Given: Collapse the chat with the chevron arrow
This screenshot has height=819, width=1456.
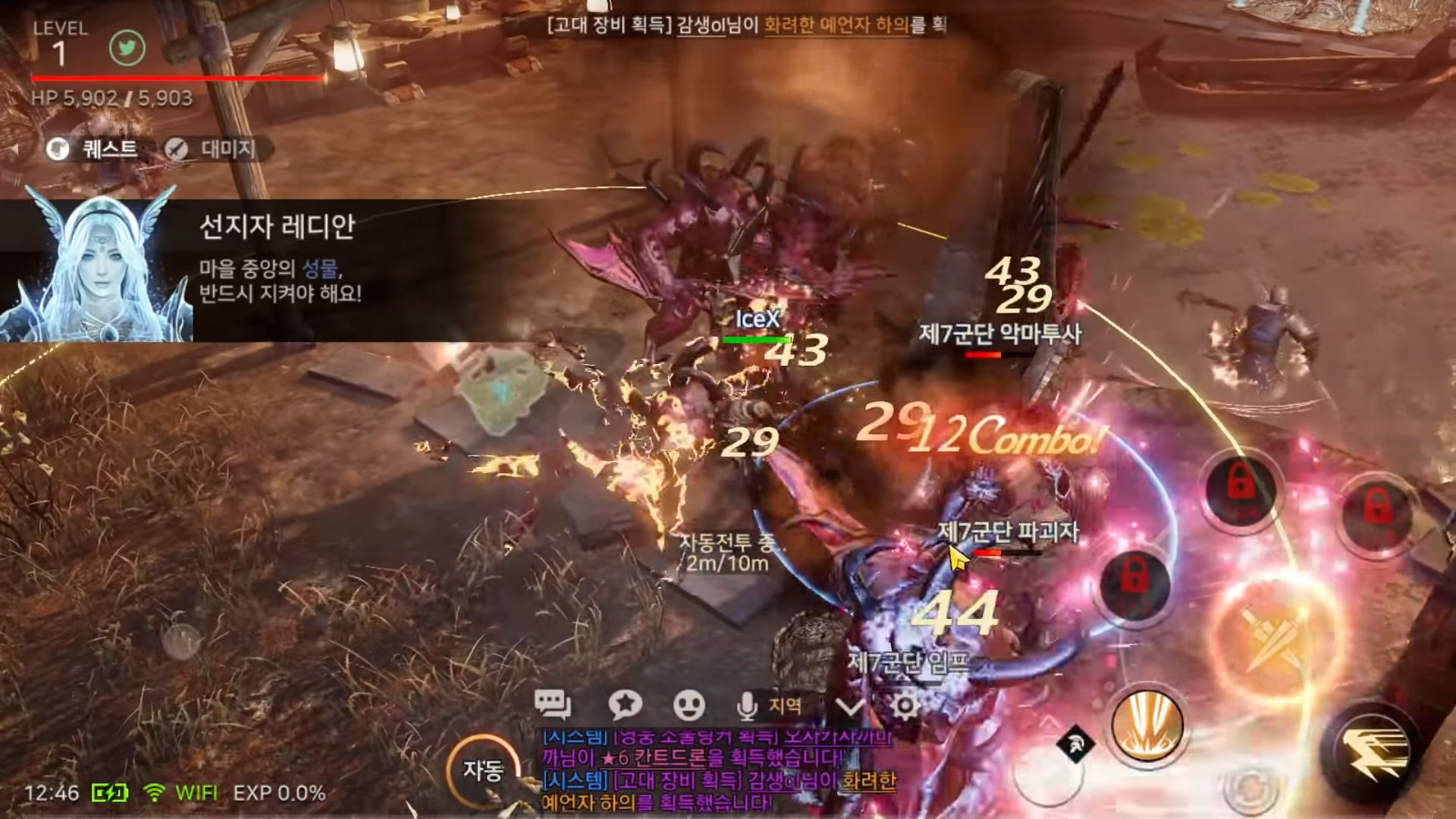Looking at the screenshot, I should click(x=849, y=707).
